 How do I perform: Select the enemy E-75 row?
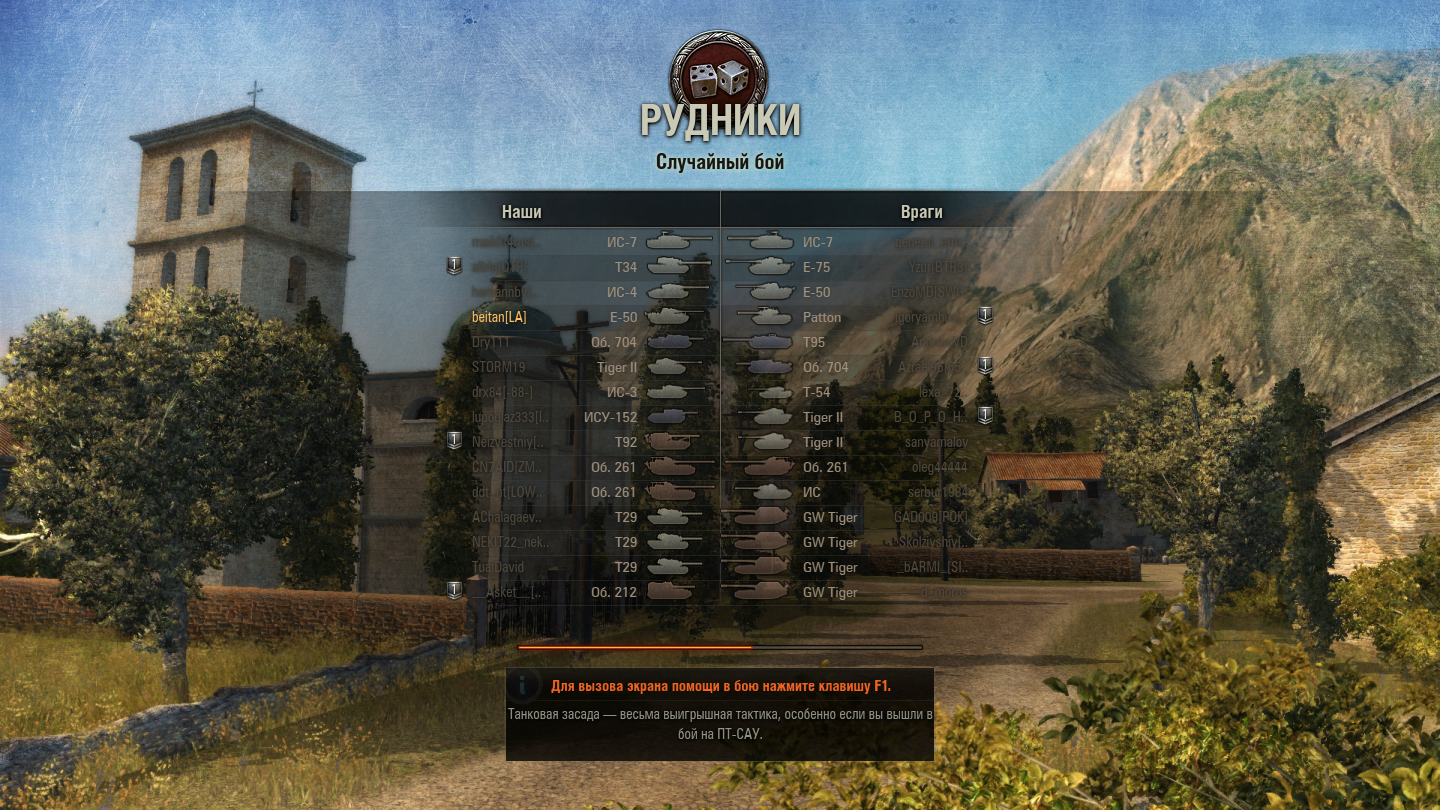point(860,267)
